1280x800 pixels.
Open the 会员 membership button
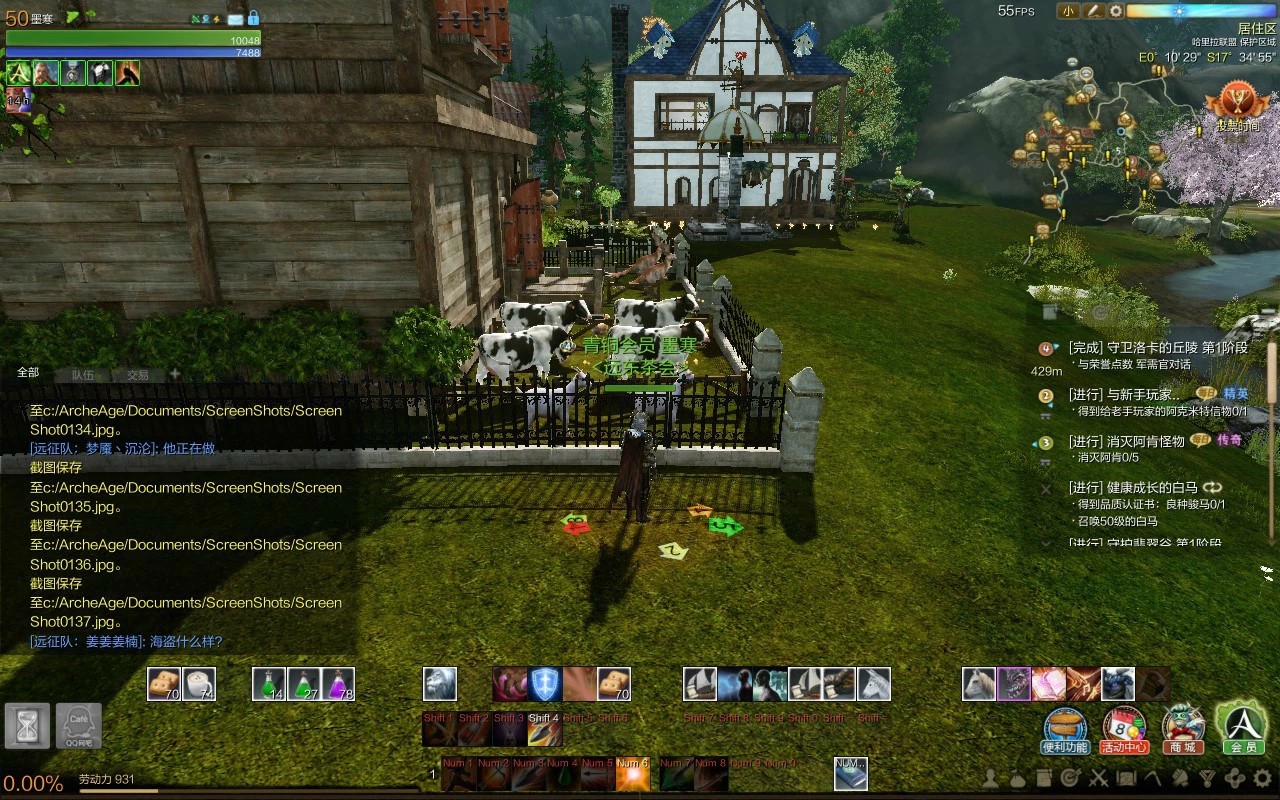[x=1242, y=724]
